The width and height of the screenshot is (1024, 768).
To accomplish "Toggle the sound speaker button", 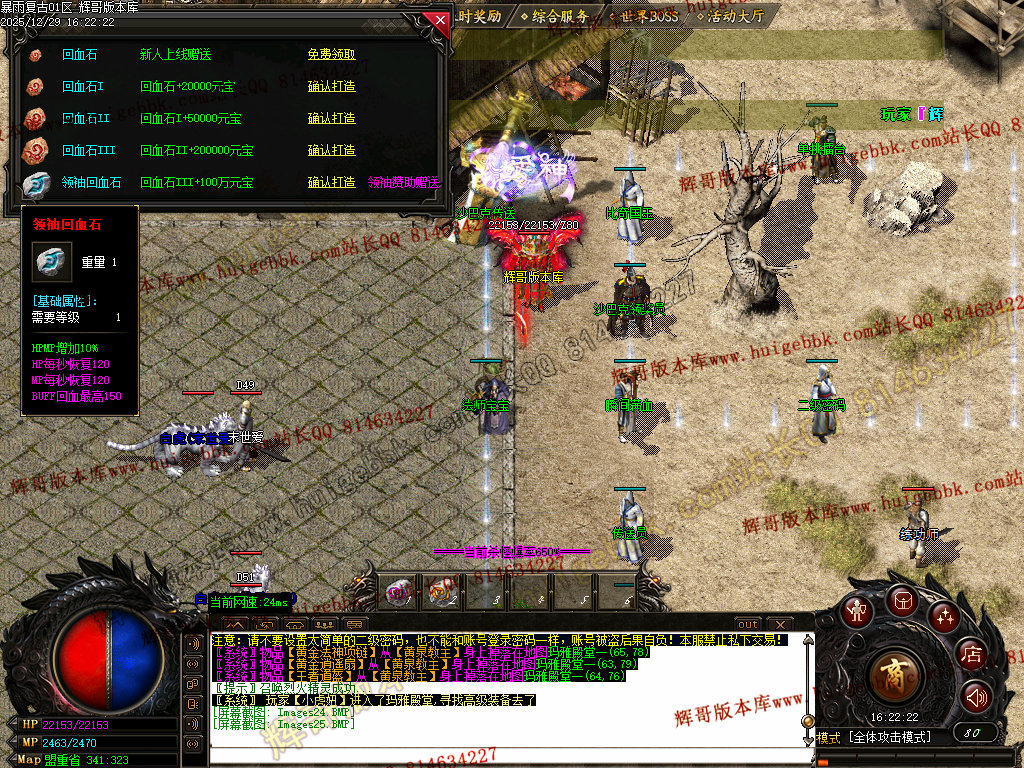I will (976, 697).
